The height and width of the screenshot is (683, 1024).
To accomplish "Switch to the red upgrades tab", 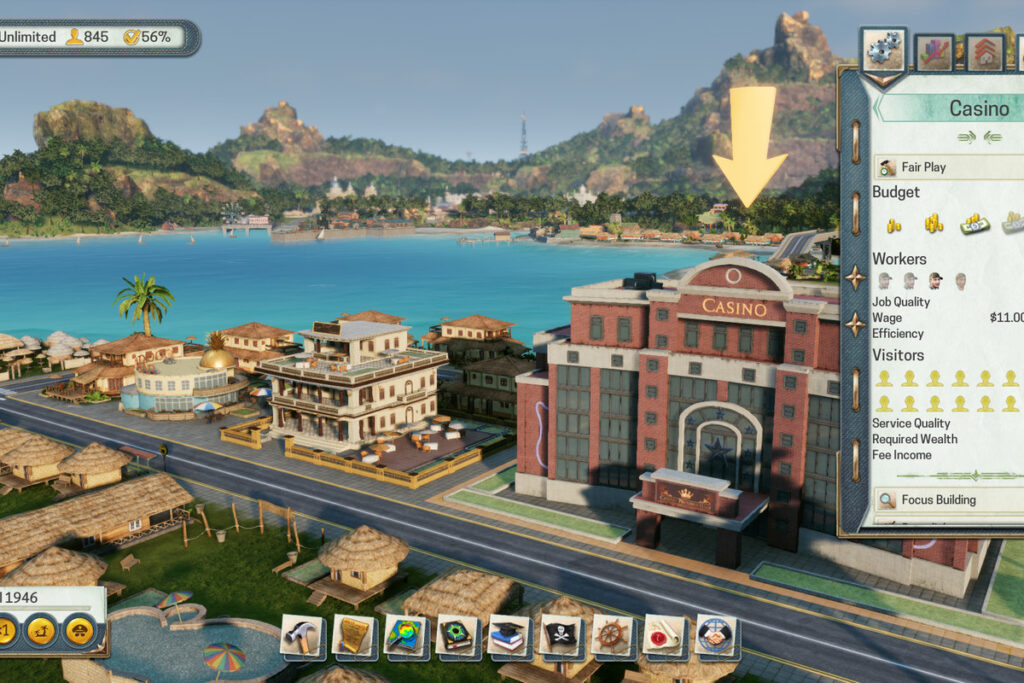I will pyautogui.click(x=985, y=52).
